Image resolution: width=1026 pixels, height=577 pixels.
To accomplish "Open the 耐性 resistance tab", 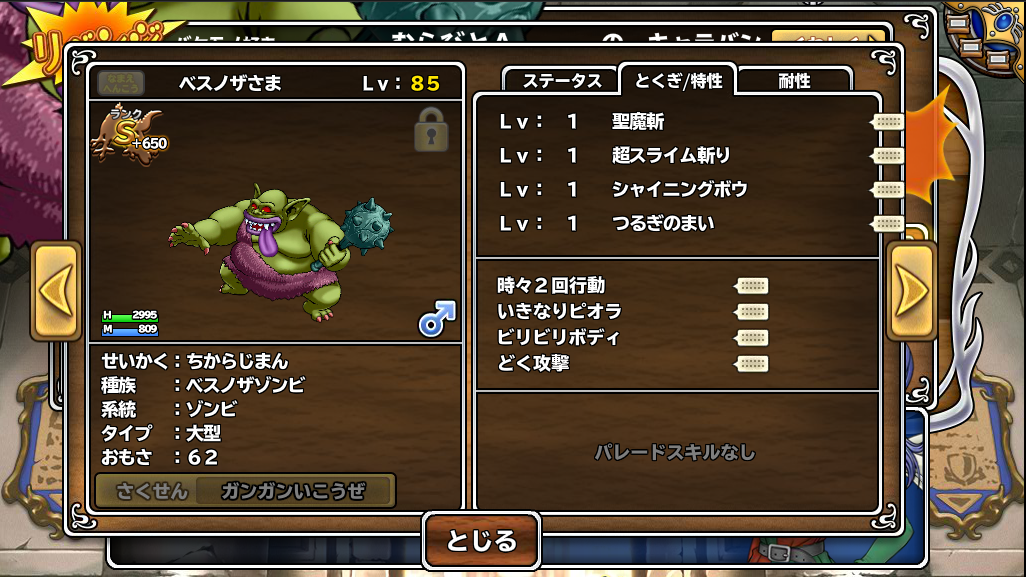I will point(794,81).
